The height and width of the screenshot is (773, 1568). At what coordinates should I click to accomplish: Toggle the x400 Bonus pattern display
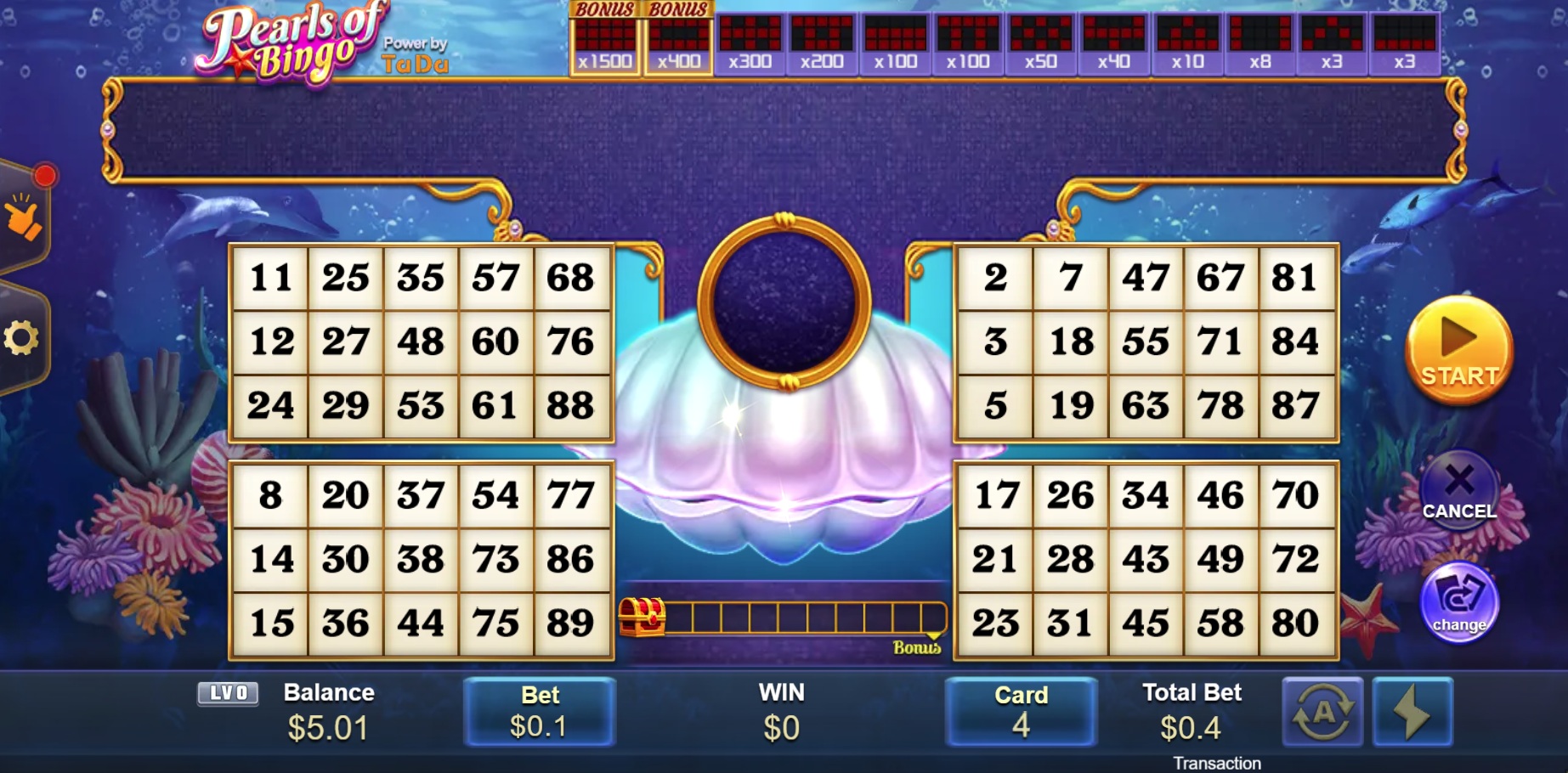pos(678,38)
